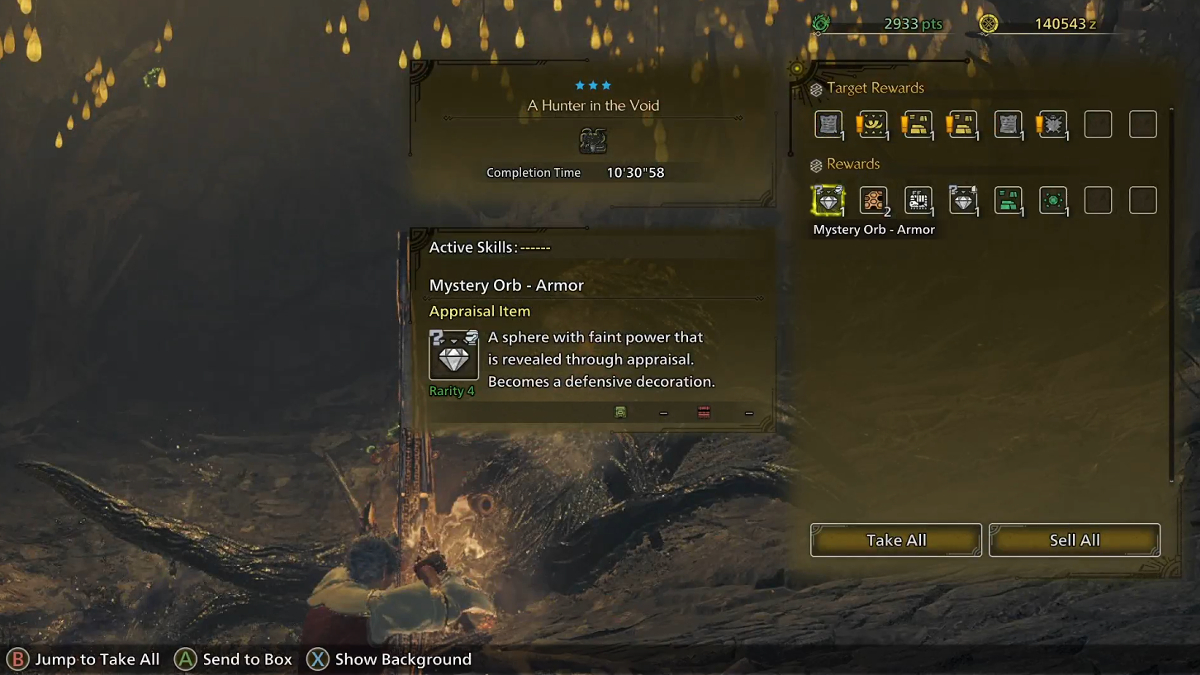Click the Take All button
The image size is (1200, 675).
(896, 540)
